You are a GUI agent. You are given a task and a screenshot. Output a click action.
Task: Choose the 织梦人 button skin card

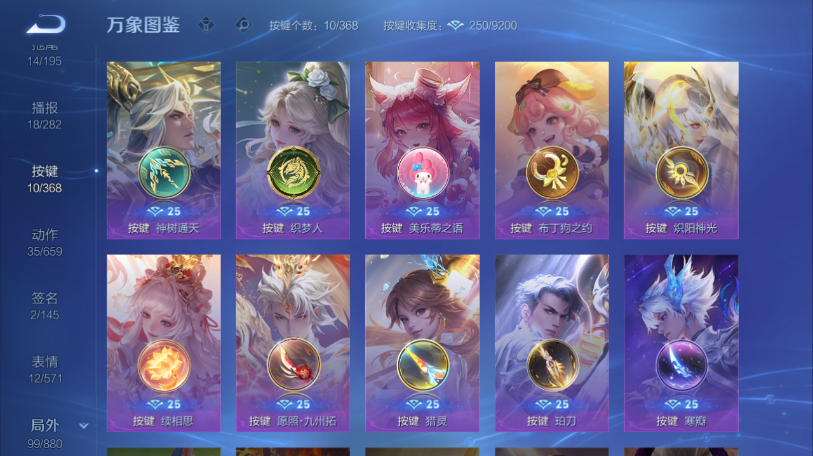point(293,150)
